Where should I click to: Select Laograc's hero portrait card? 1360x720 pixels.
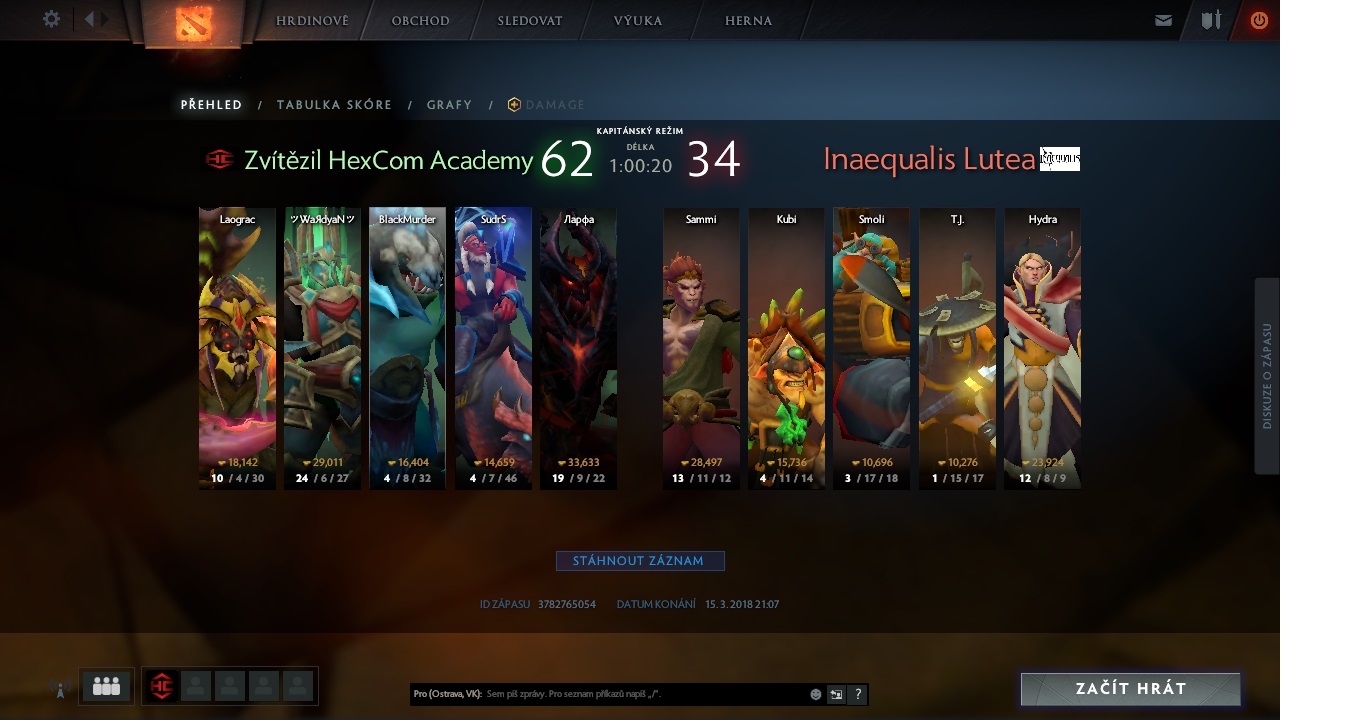click(x=237, y=348)
